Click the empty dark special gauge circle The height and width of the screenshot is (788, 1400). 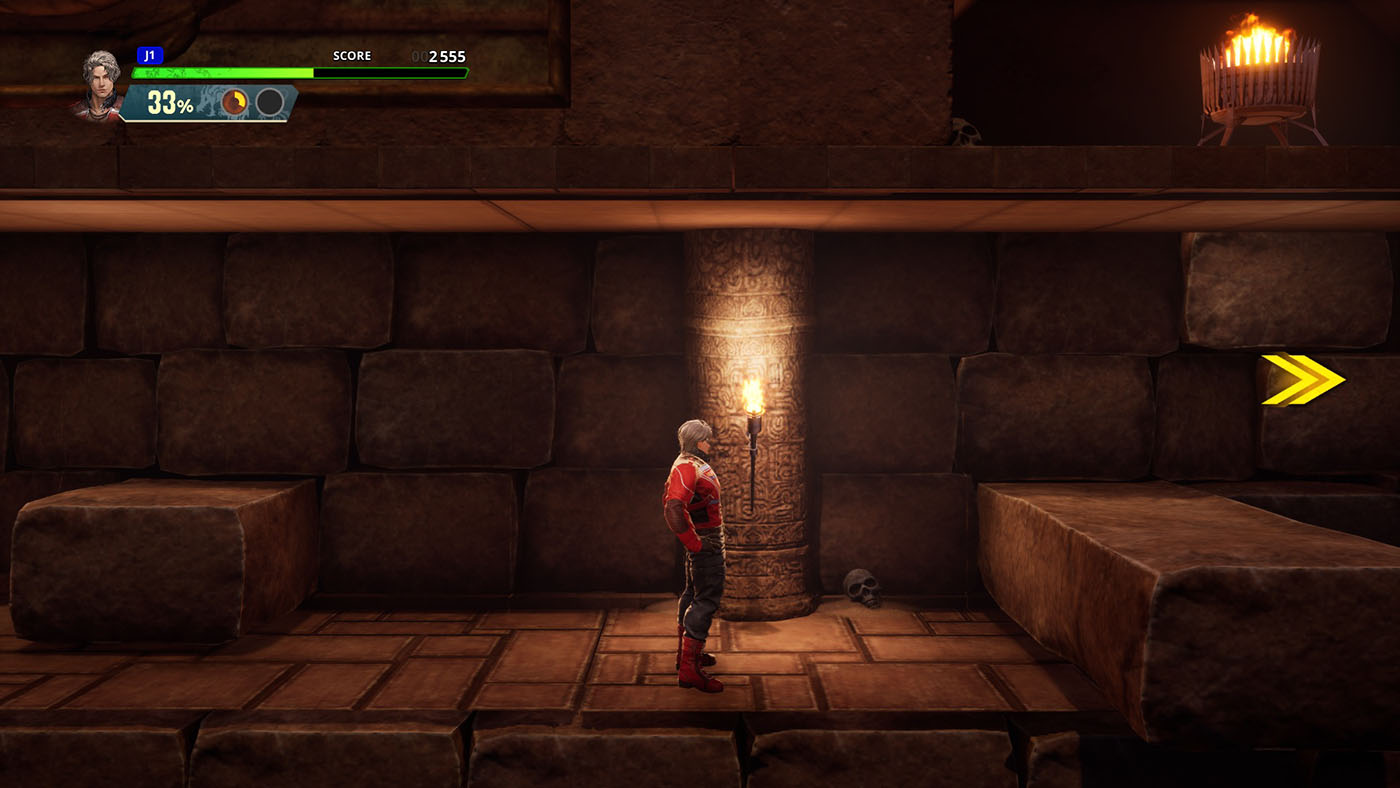coord(269,102)
